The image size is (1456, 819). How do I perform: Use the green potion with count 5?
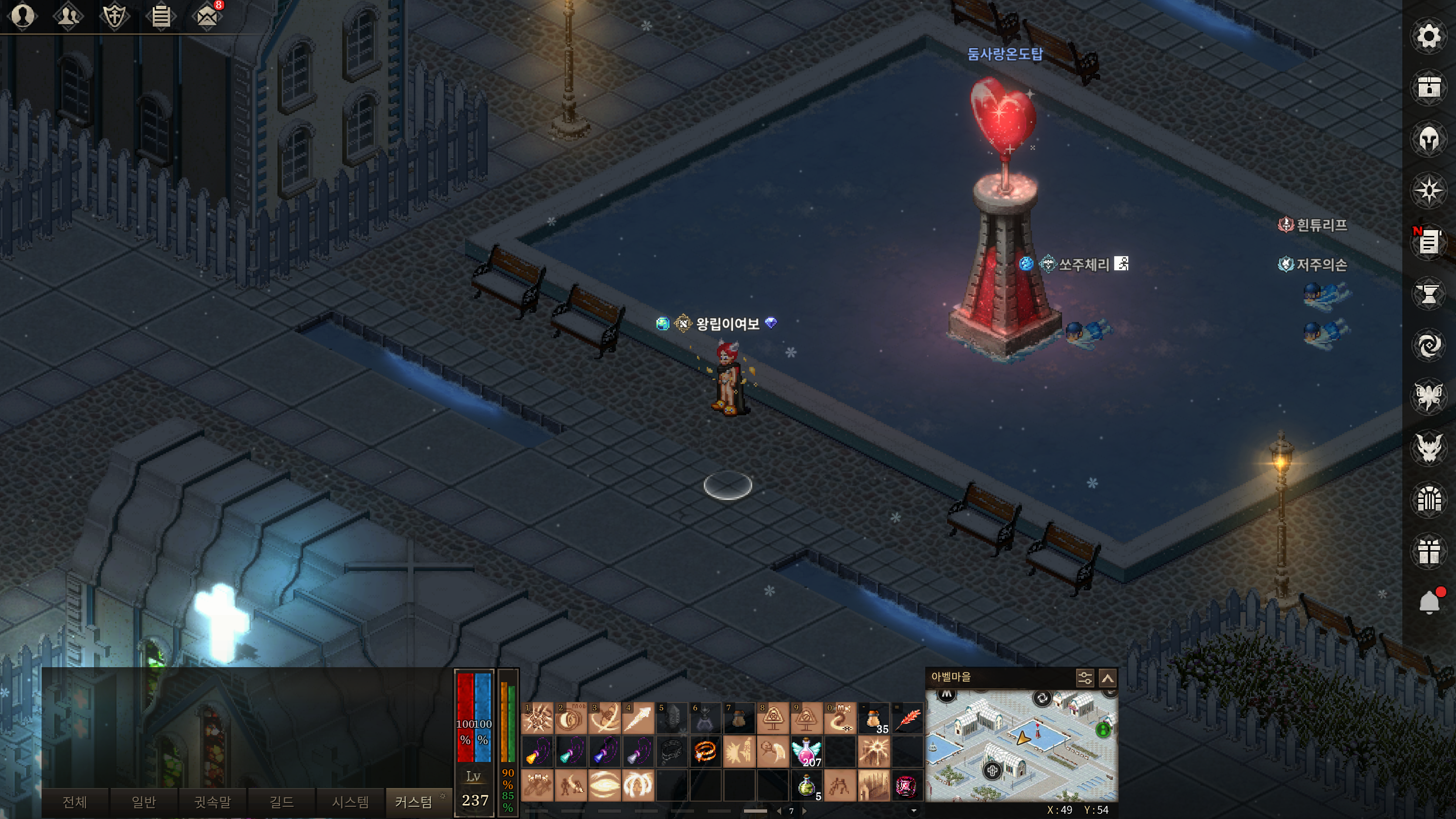click(806, 786)
